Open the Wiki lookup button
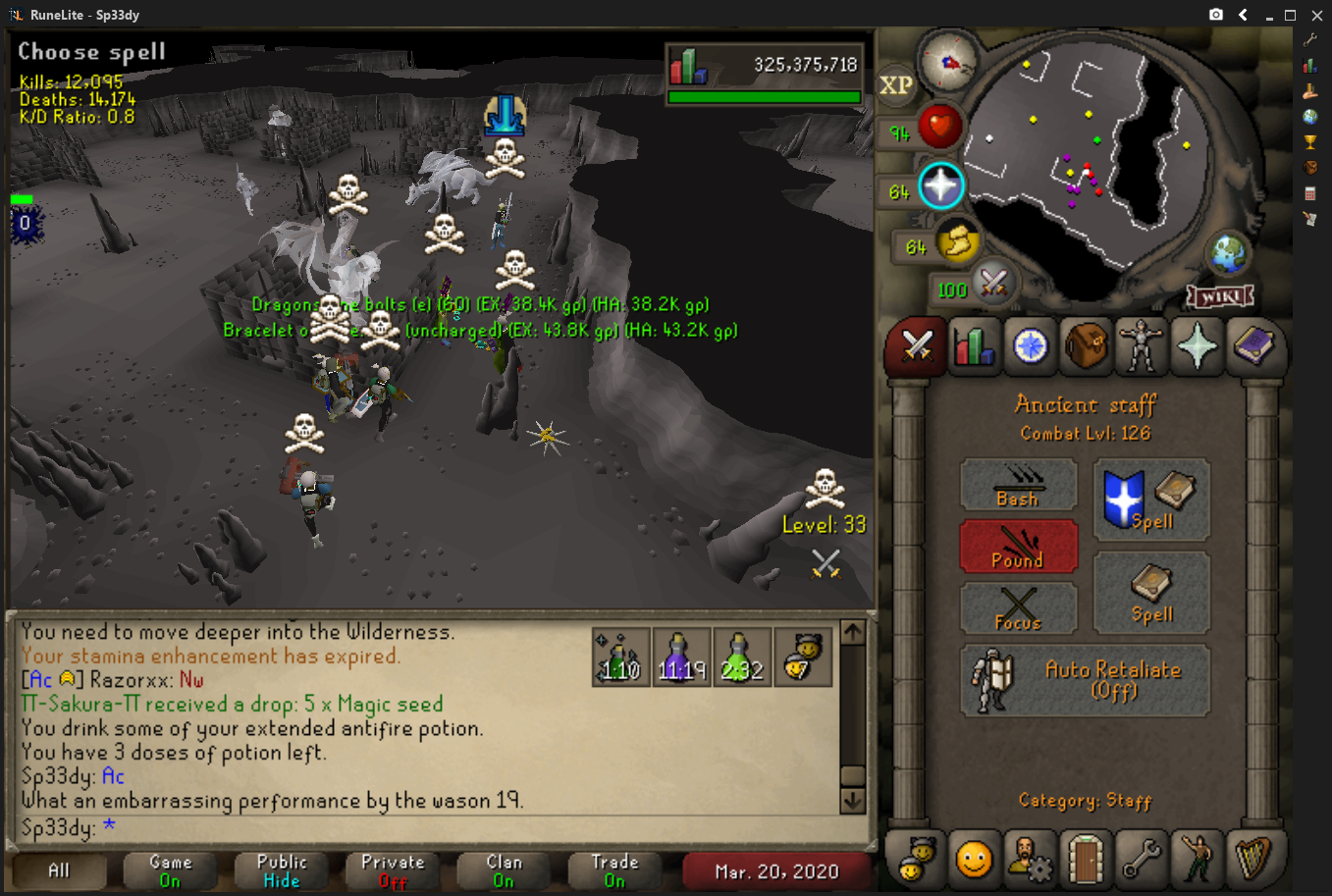The height and width of the screenshot is (896, 1332). click(1220, 295)
